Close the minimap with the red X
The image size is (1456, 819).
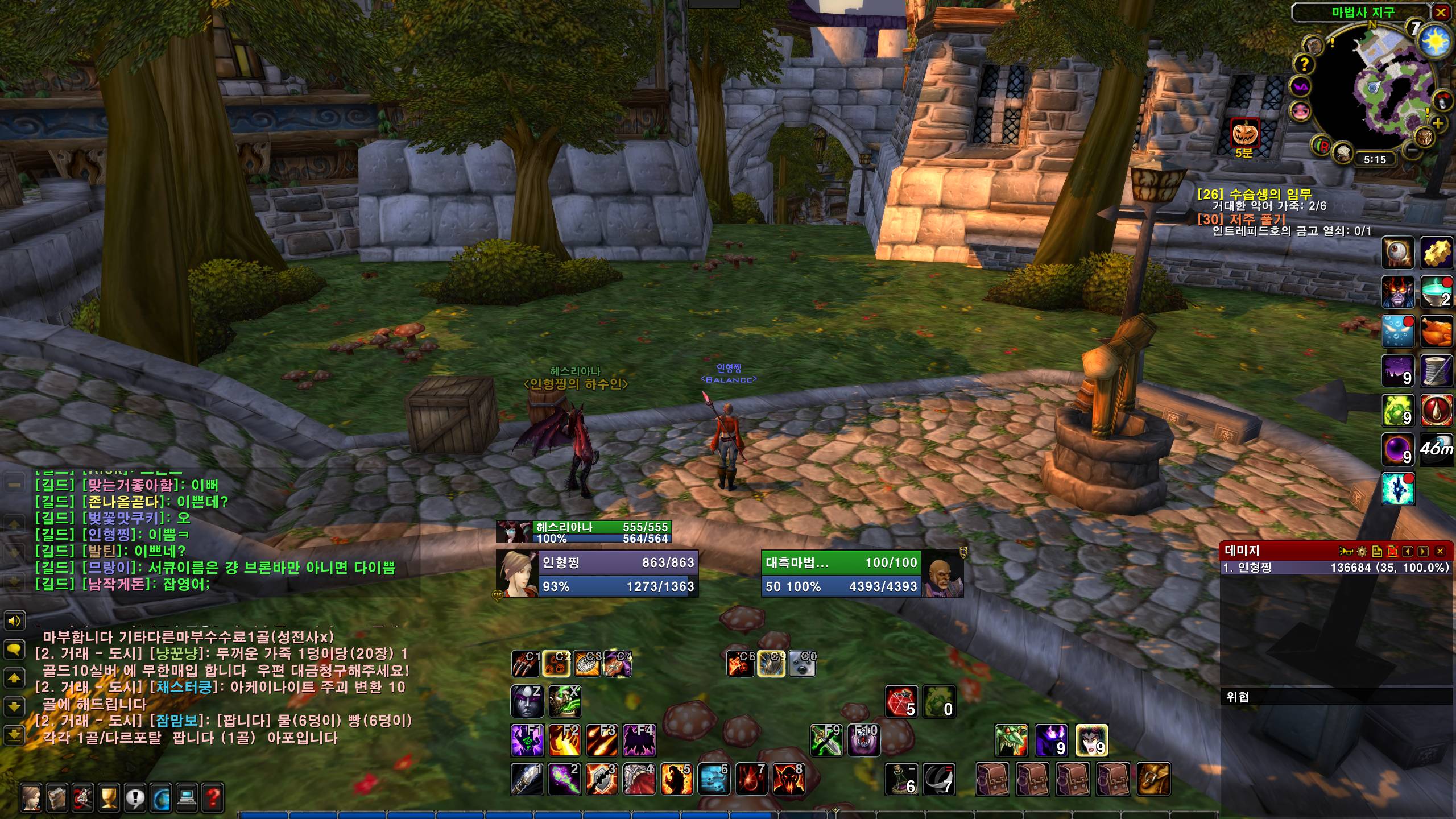point(1441,13)
